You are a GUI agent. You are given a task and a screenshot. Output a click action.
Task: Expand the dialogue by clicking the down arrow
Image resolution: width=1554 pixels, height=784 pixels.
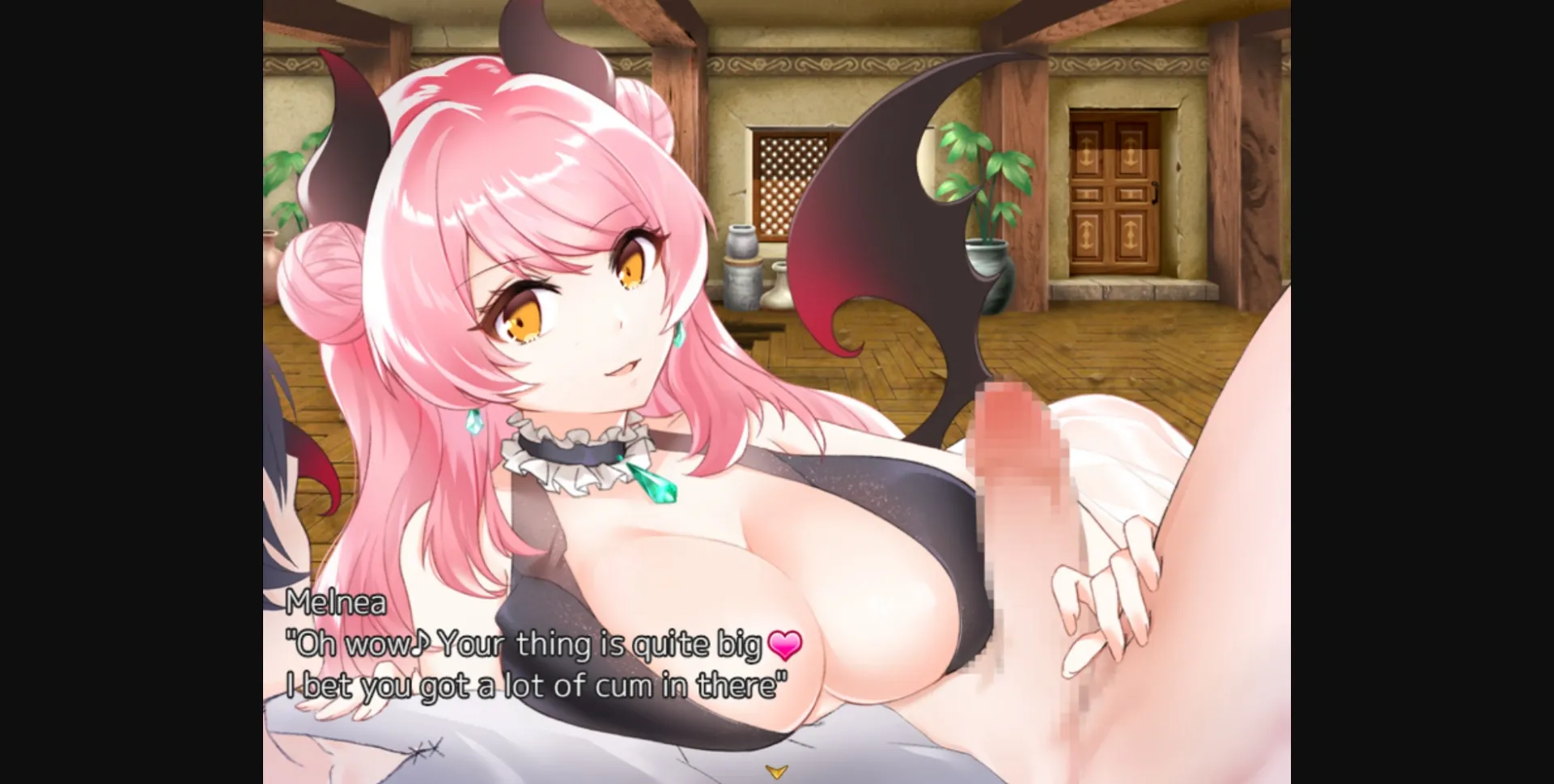tap(779, 771)
